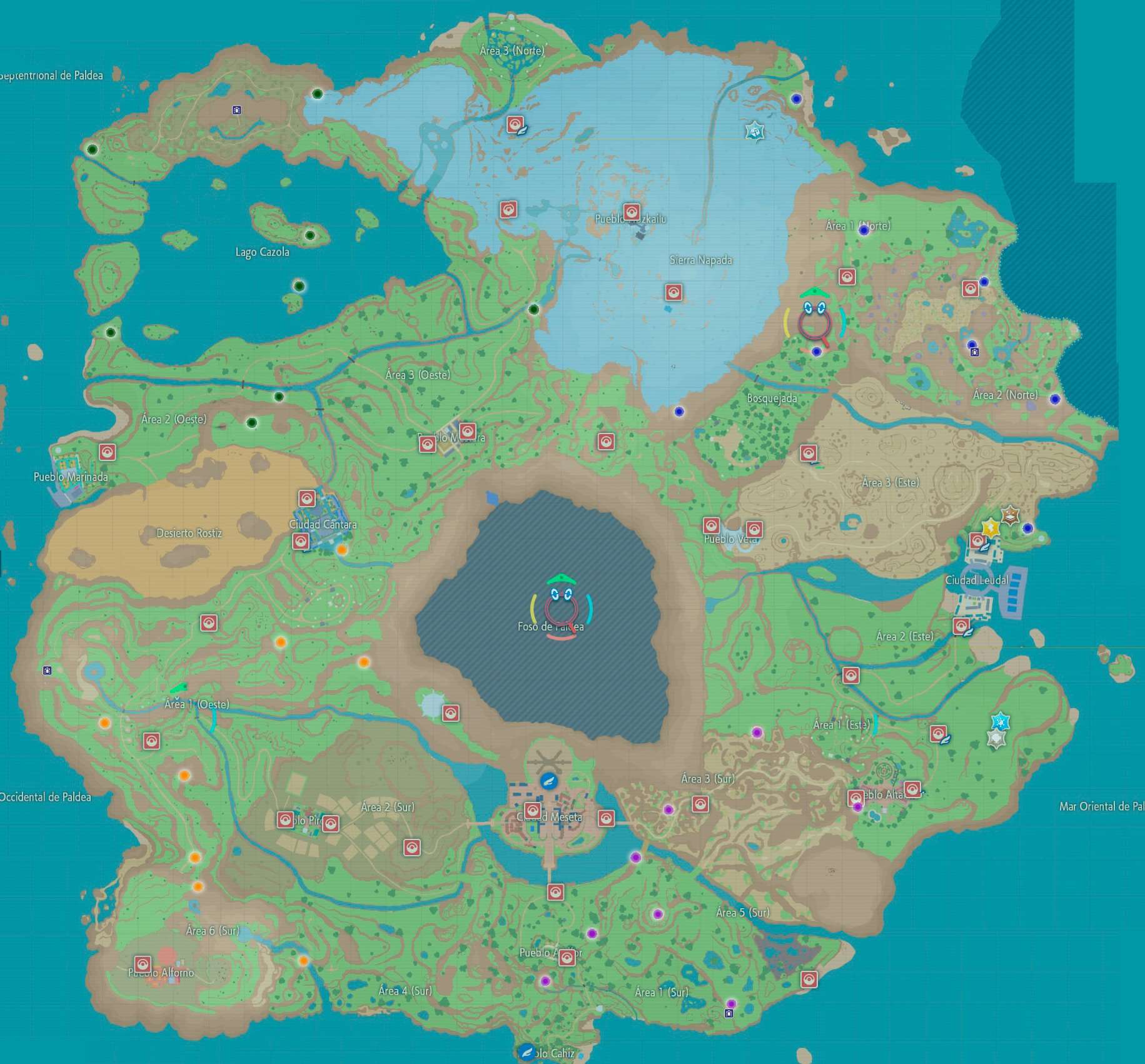Click the Desierto Rostiz region label

[189, 534]
